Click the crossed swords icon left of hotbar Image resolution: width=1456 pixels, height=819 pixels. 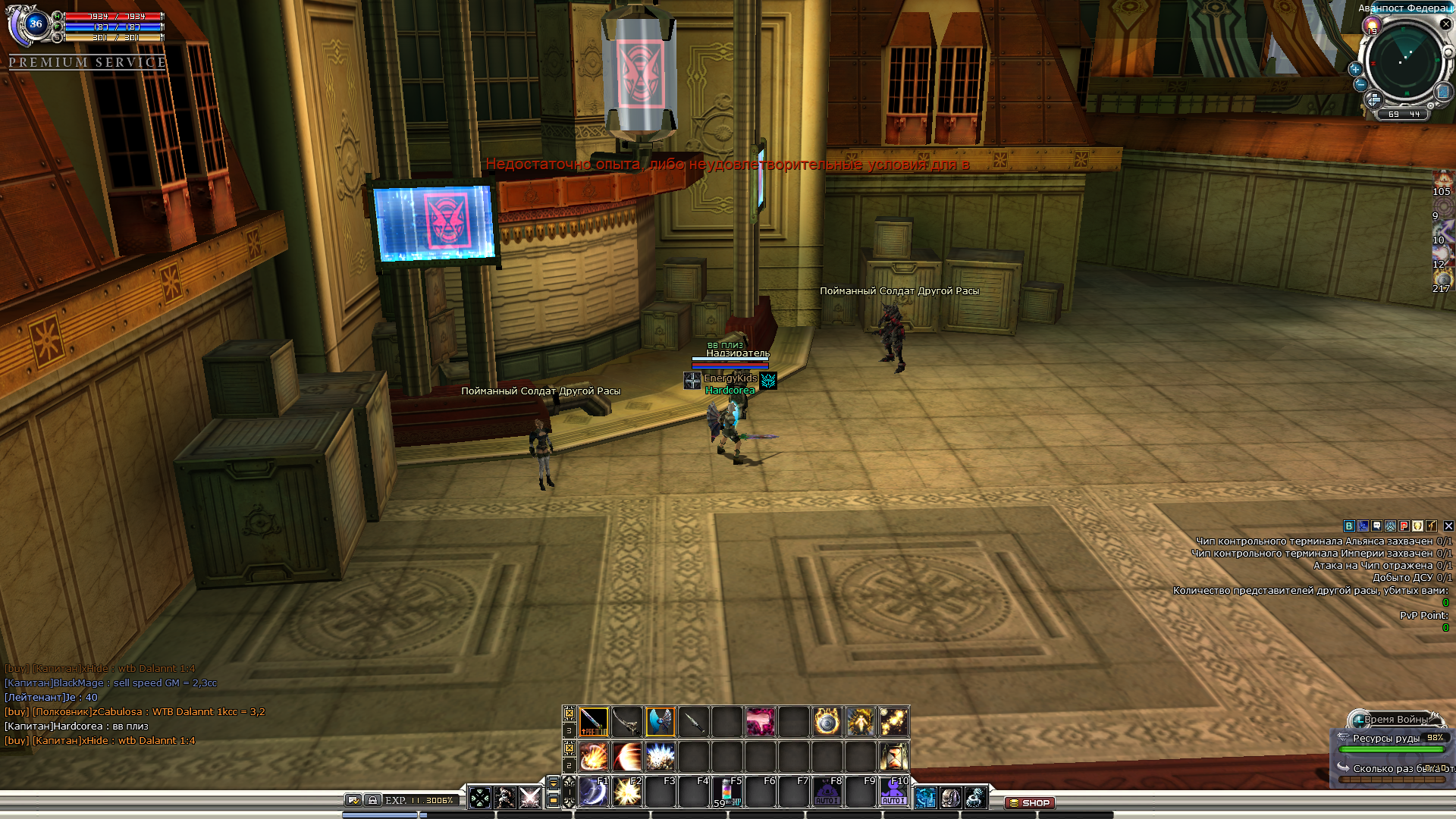click(x=530, y=798)
